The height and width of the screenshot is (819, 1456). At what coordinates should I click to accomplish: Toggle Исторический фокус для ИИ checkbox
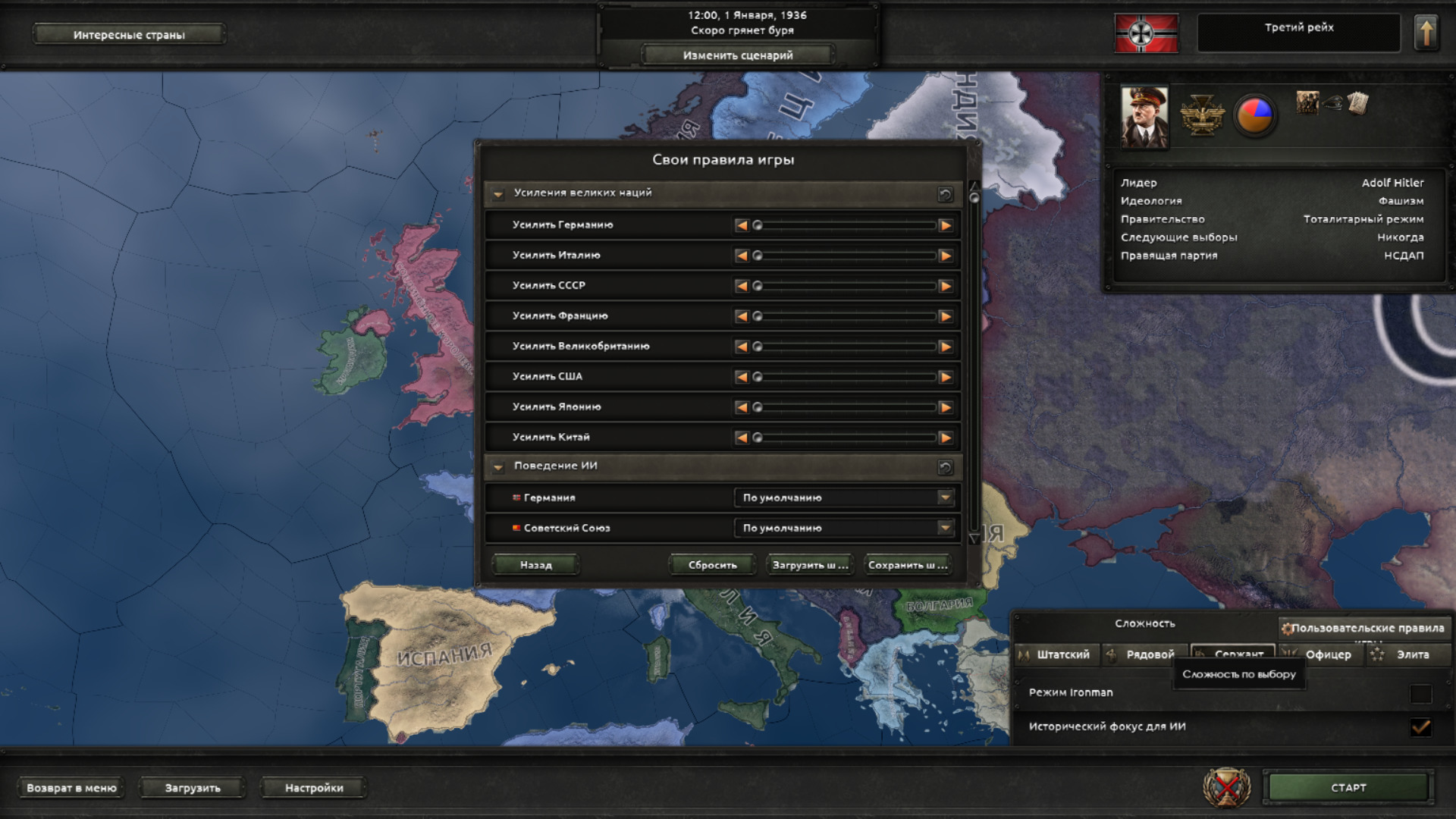pos(1420,727)
